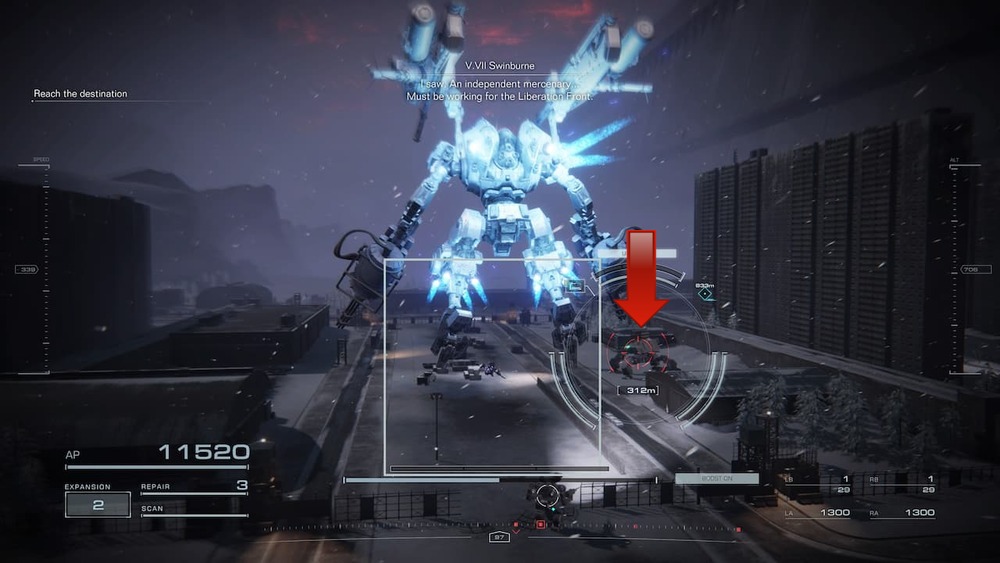Click the Boost On indicator
The height and width of the screenshot is (563, 1000).
[x=716, y=479]
